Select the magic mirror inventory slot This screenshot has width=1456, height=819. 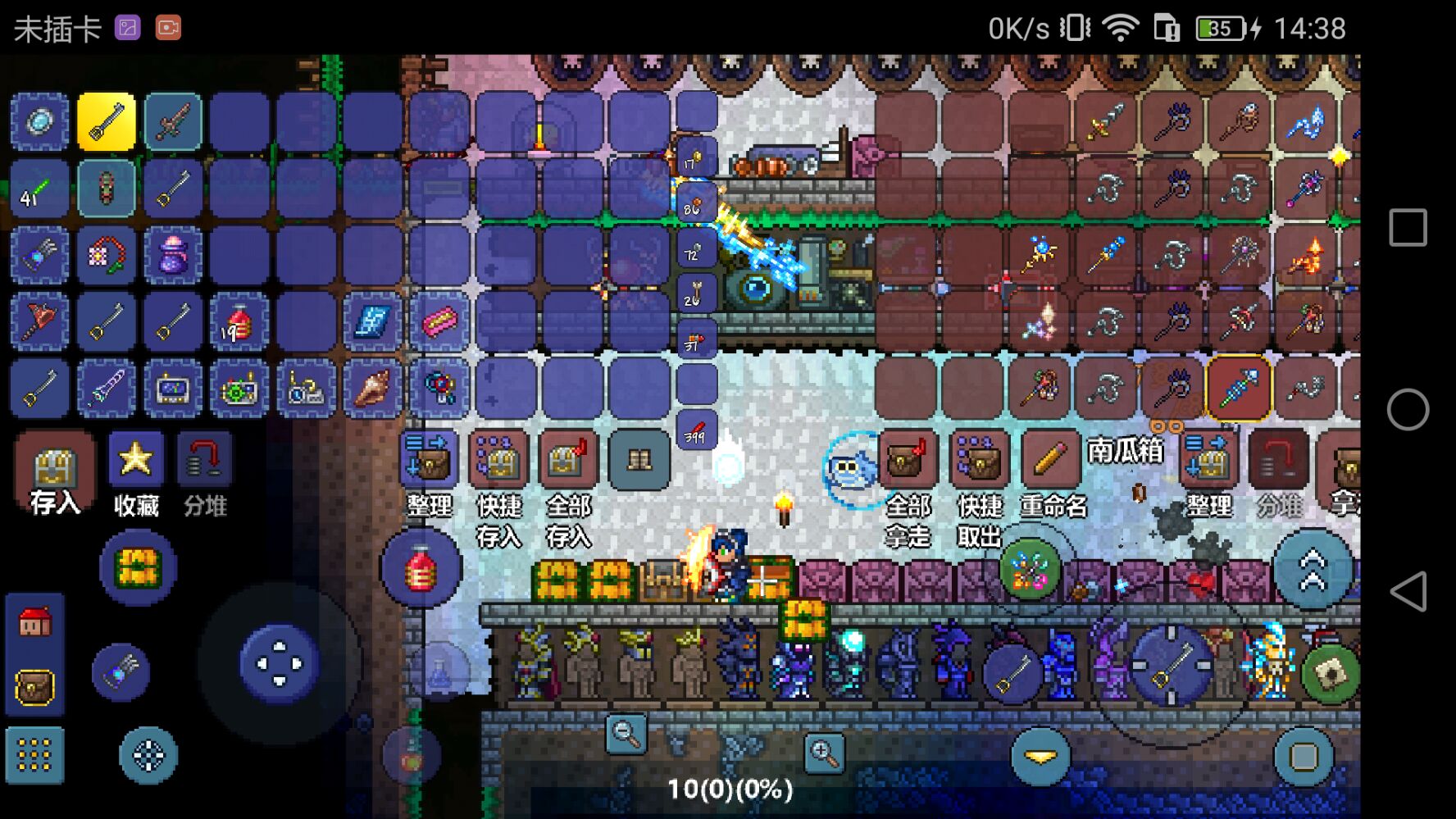(x=39, y=122)
